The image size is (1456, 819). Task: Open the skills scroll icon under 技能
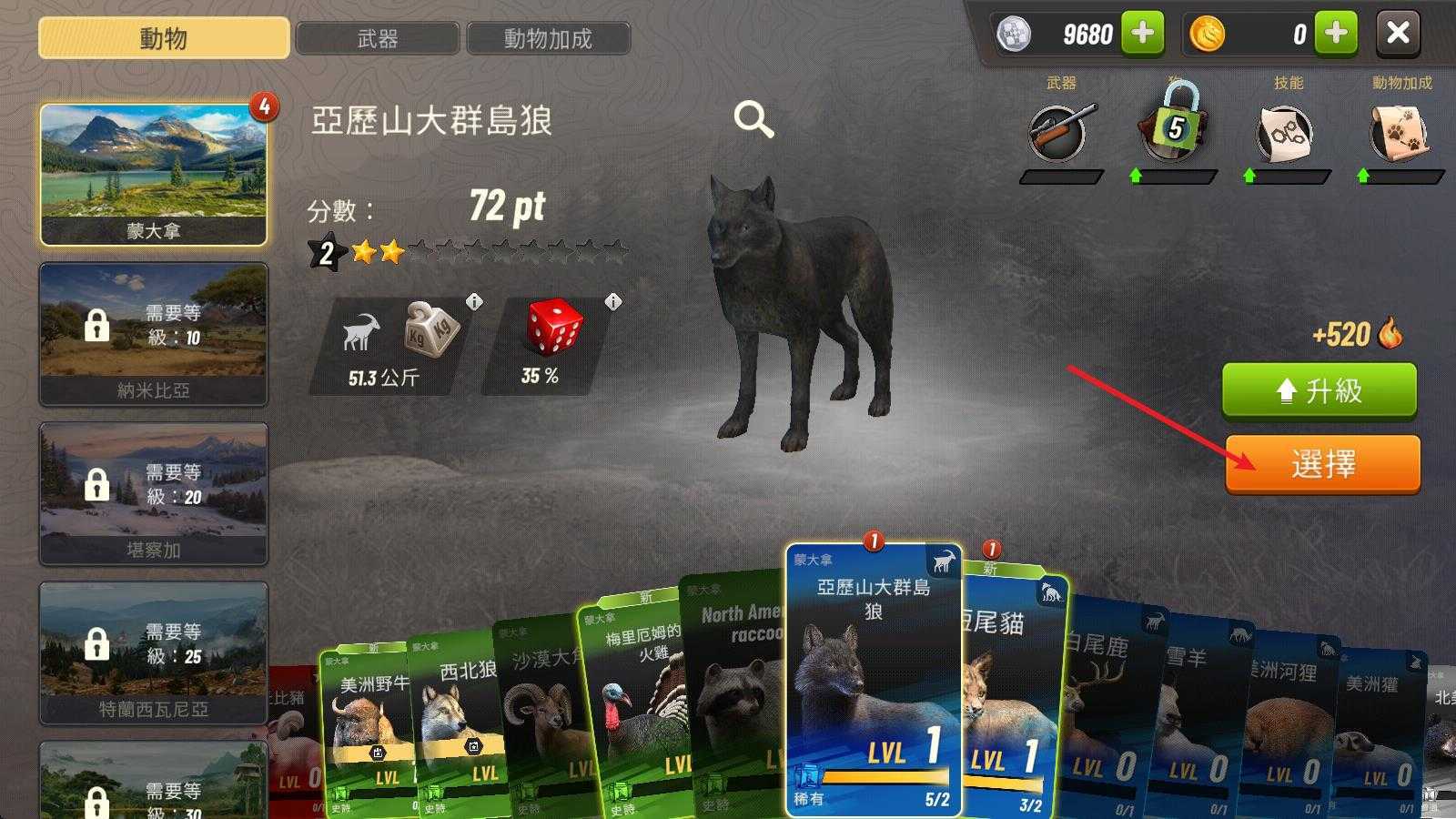[1288, 132]
